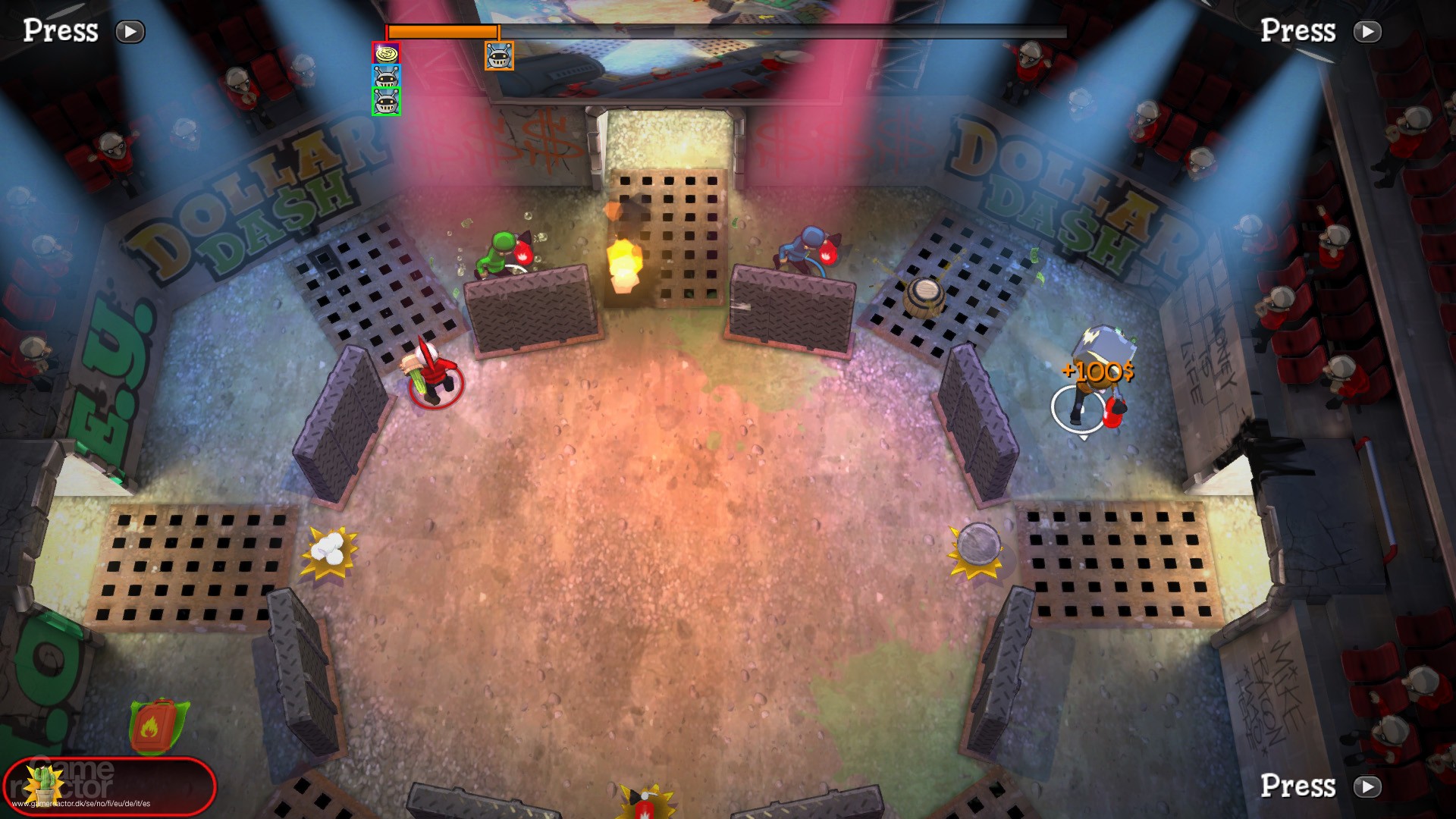Toggle the bottom-right Press play control
The height and width of the screenshot is (819, 1456).
[x=1367, y=787]
